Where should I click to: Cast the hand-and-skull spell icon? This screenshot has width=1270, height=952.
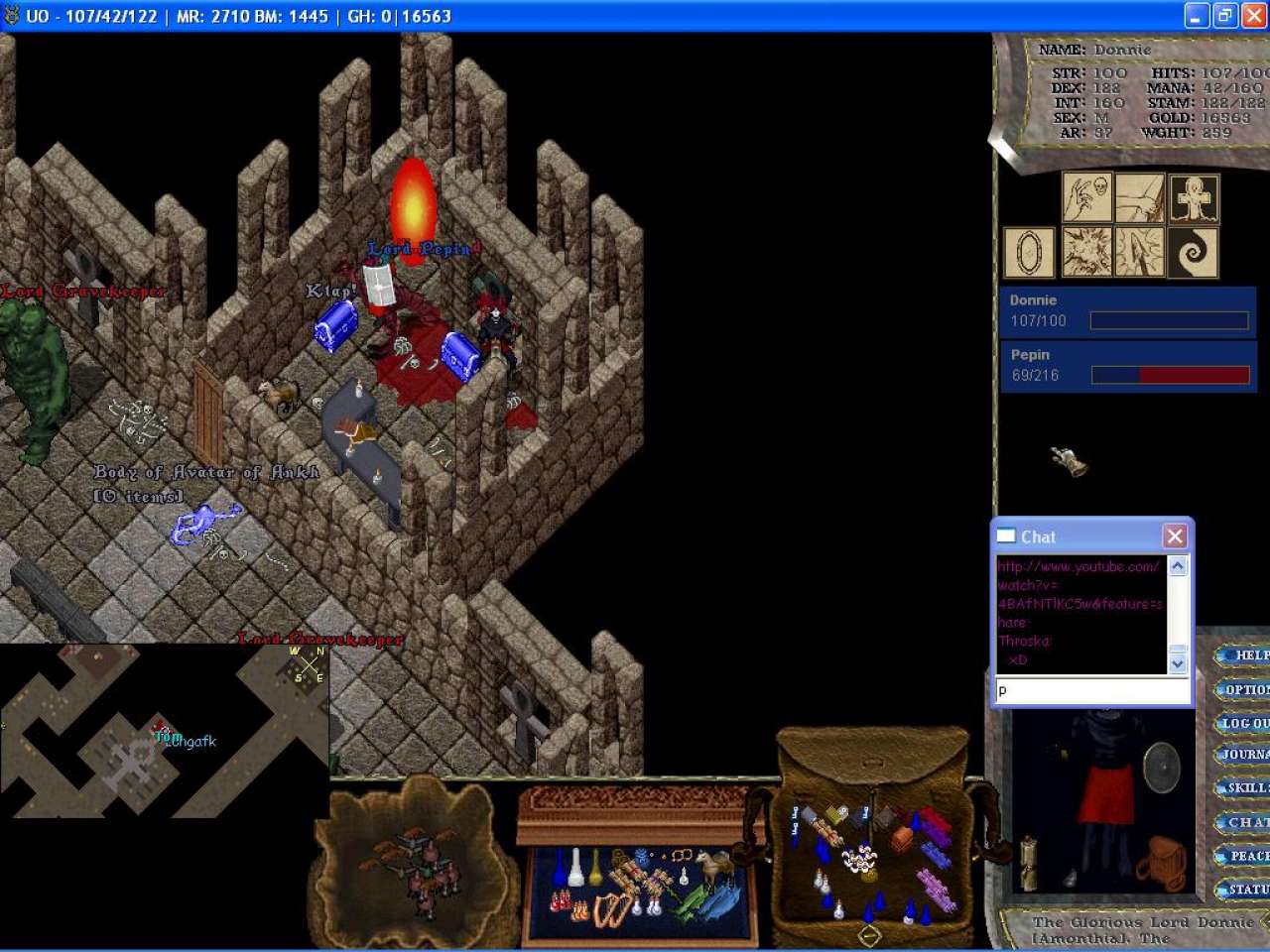[1086, 197]
